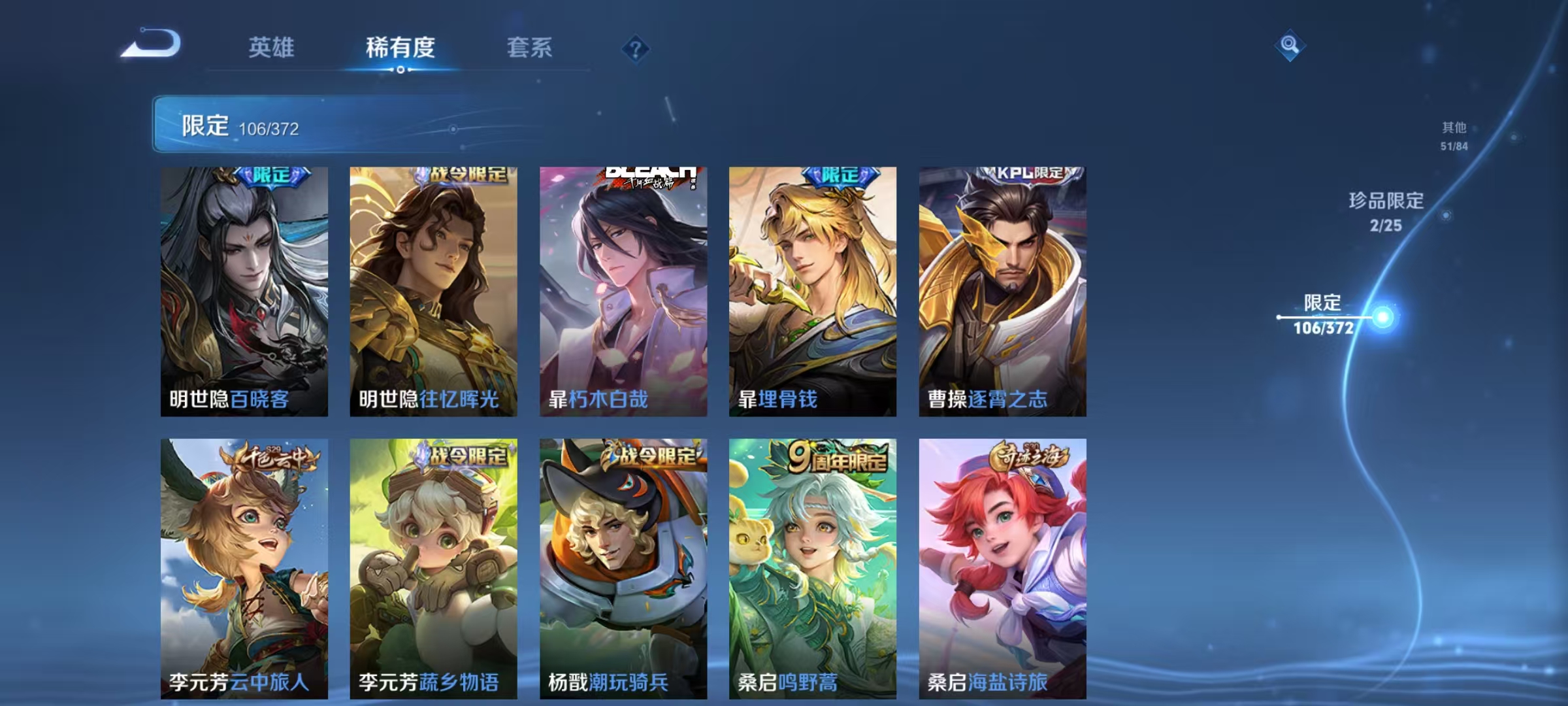The image size is (1568, 706).
Task: Switch to the 英雄 tab
Action: coord(271,47)
